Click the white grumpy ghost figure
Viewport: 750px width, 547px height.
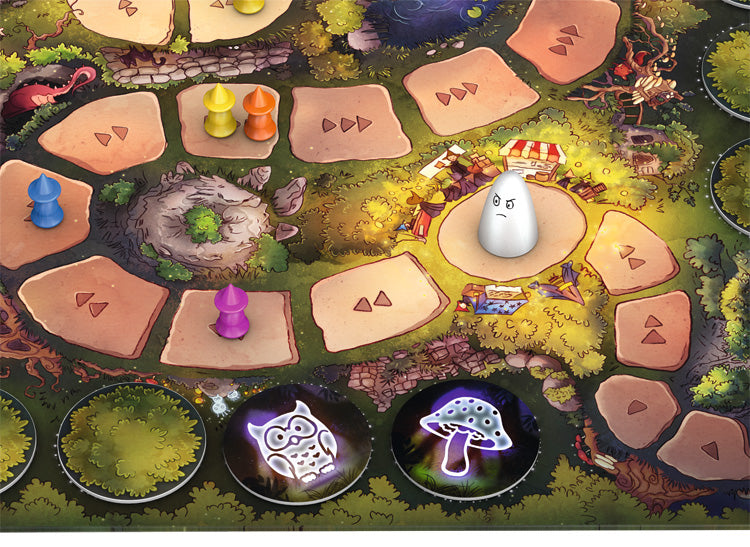click(x=508, y=214)
